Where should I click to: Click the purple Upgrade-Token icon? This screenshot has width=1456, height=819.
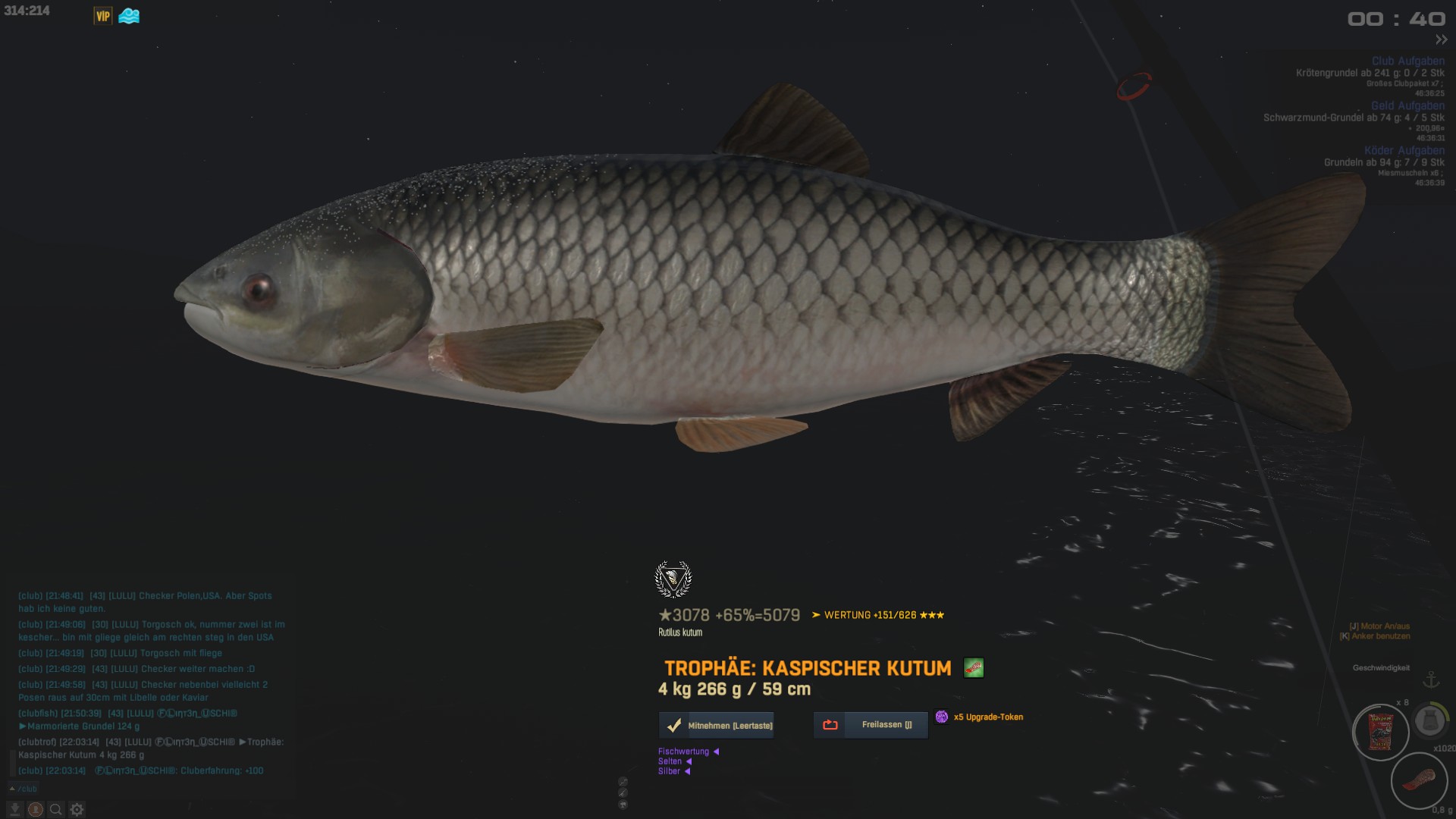pos(942,717)
